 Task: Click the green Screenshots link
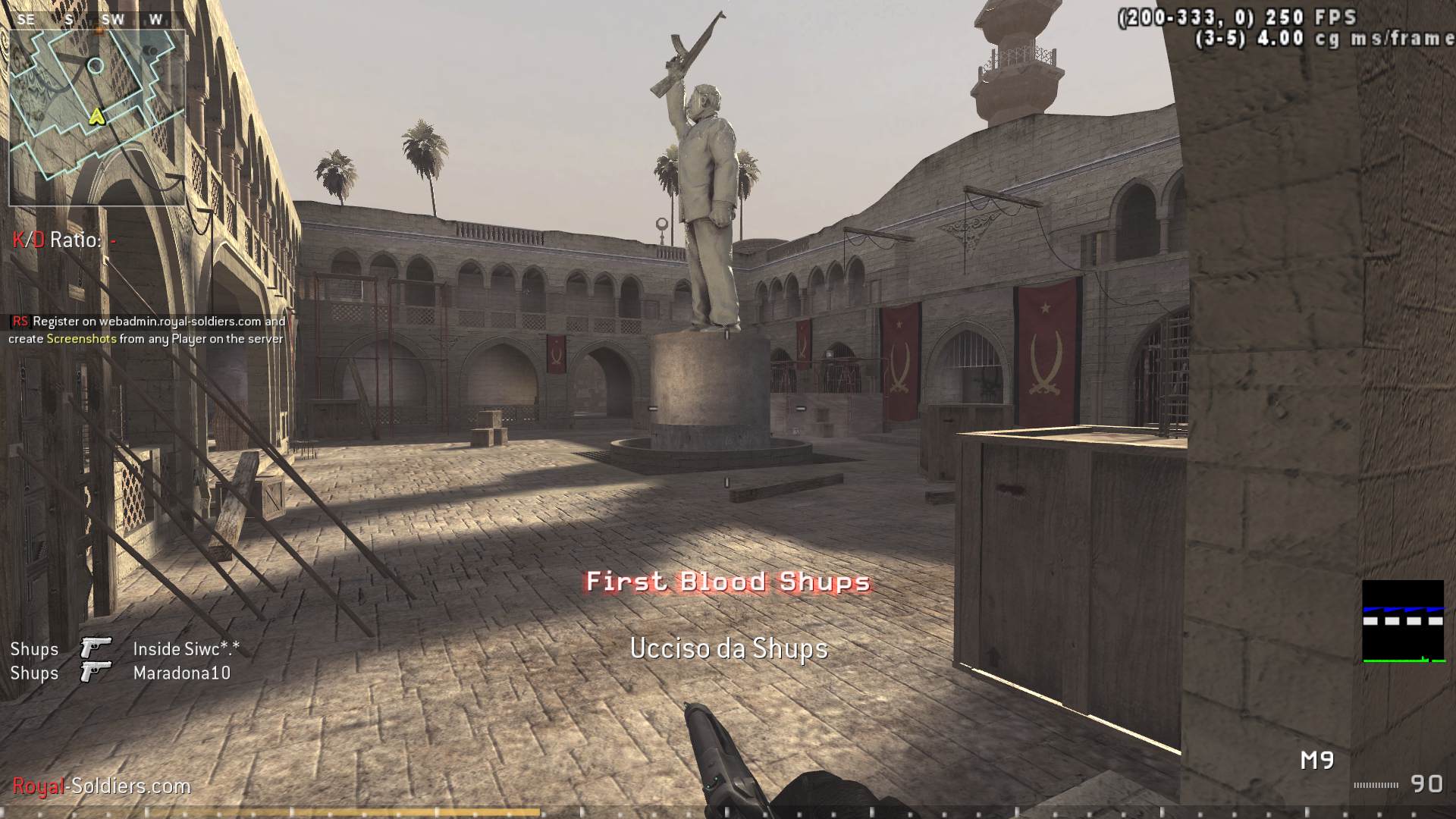[84, 340]
